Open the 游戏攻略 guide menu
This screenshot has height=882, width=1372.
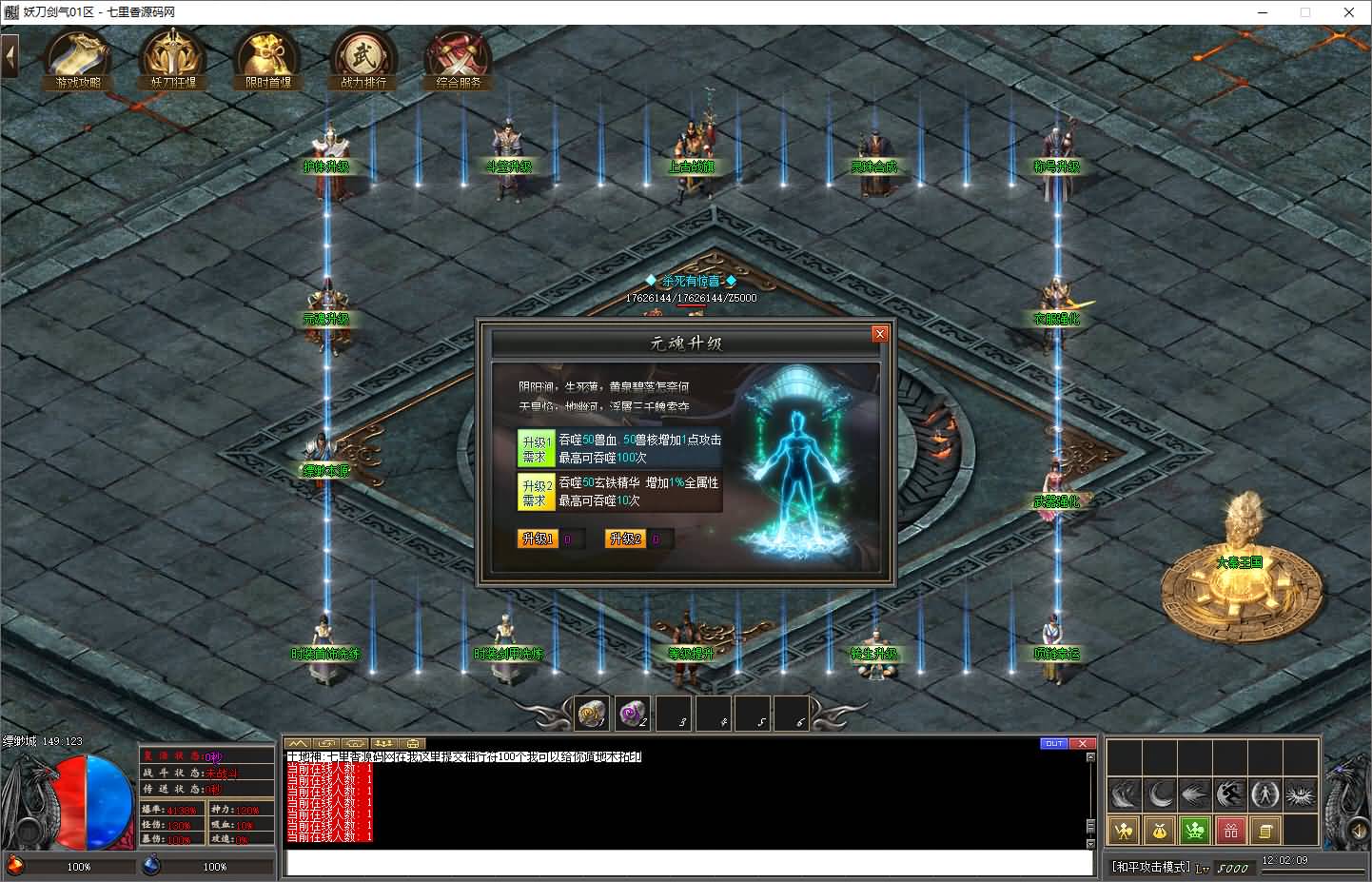tap(78, 60)
